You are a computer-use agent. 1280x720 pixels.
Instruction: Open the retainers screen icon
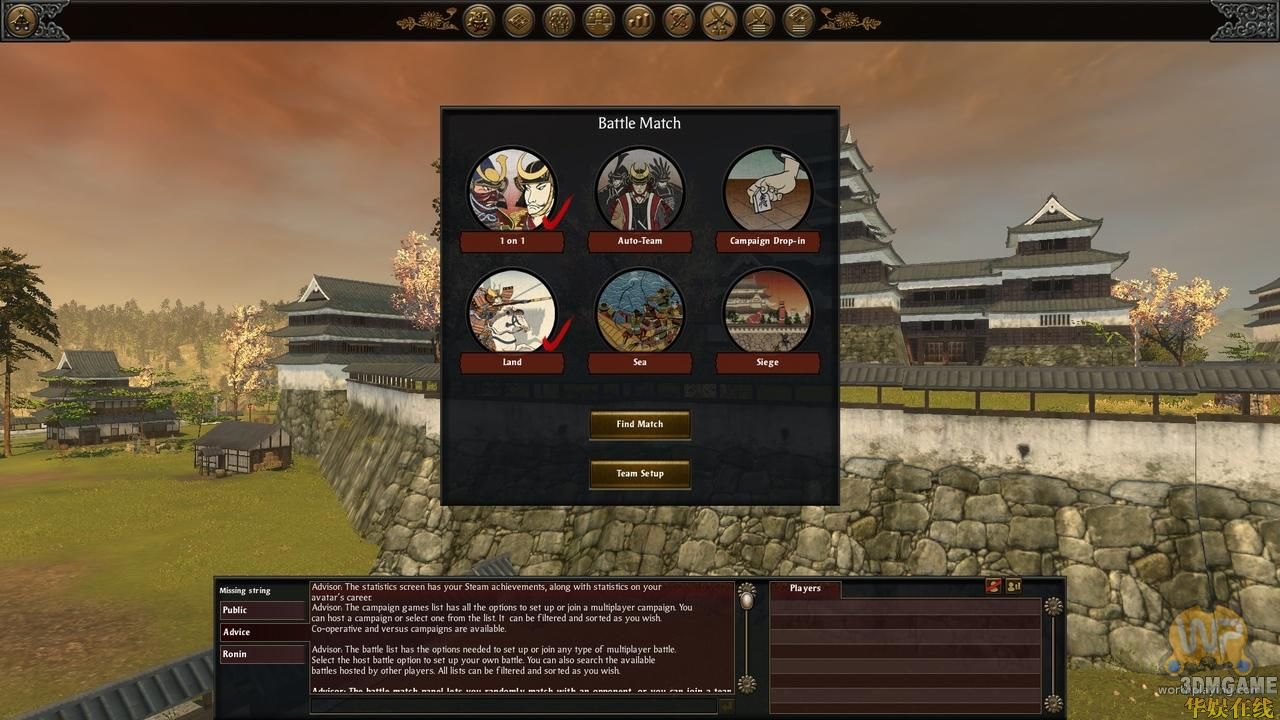(x=558, y=20)
